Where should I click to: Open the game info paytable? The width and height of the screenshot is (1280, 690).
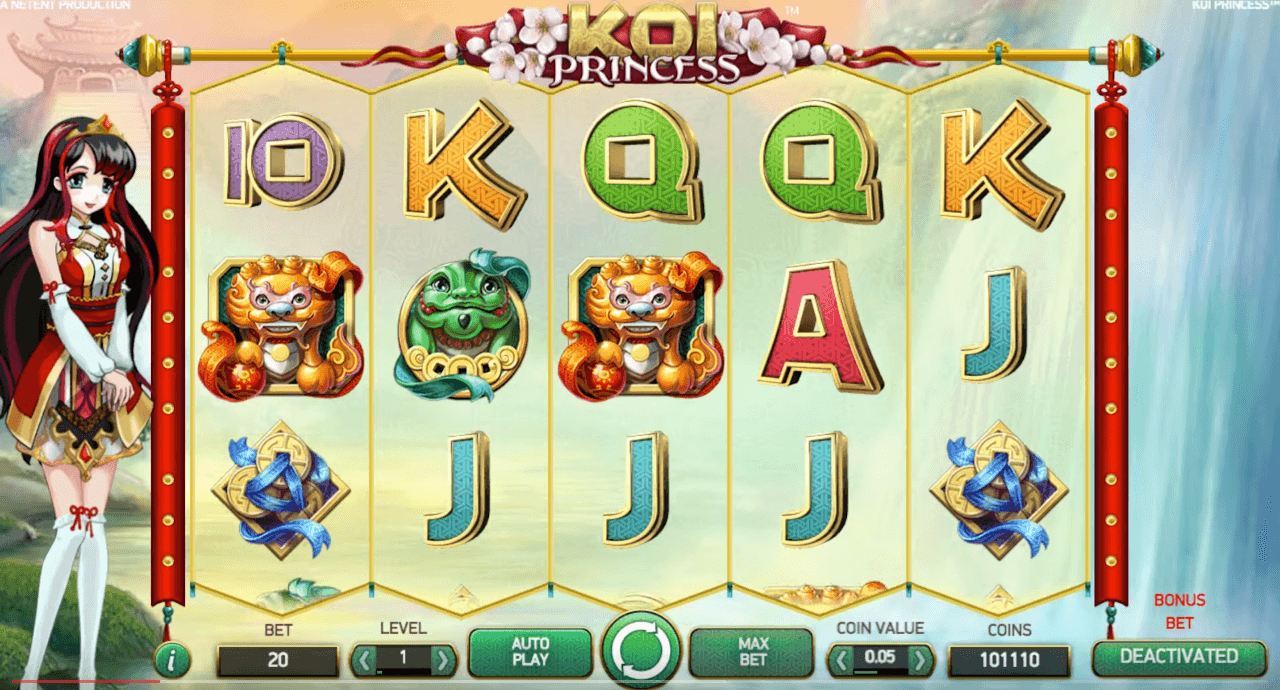(173, 660)
